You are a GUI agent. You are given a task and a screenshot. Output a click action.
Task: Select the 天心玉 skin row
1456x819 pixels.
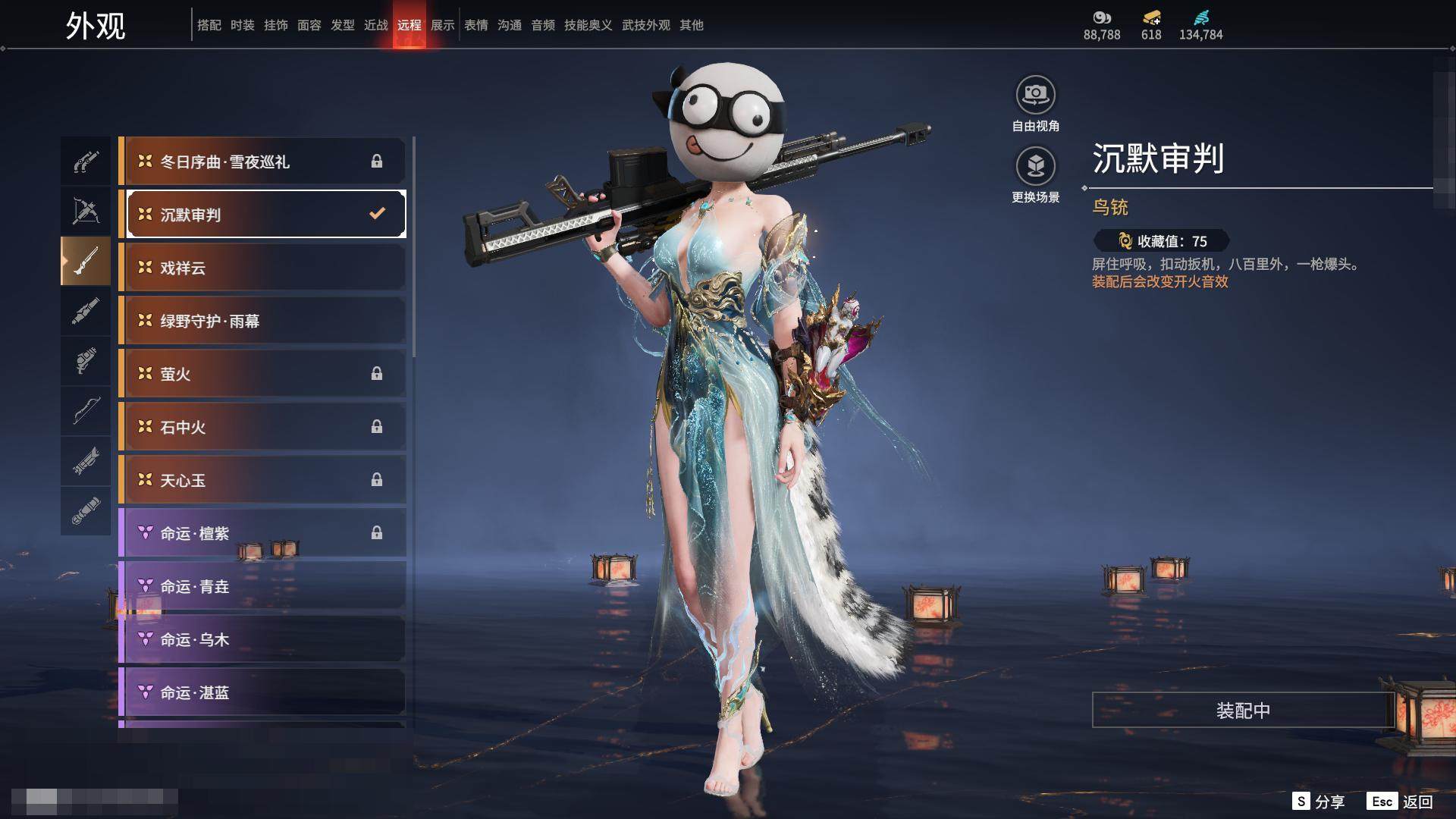click(x=262, y=480)
